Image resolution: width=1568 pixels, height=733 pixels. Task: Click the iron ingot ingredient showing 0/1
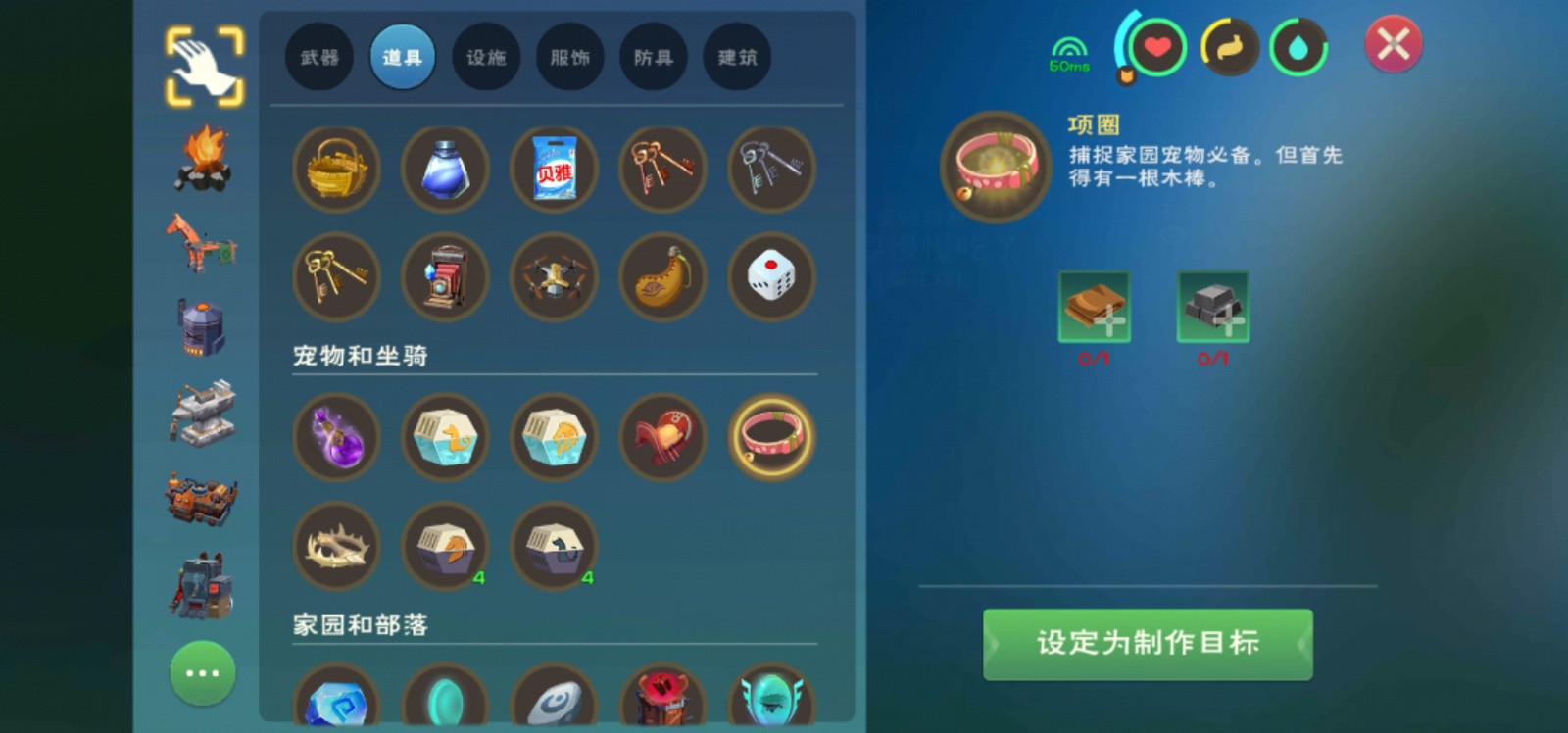[1212, 307]
